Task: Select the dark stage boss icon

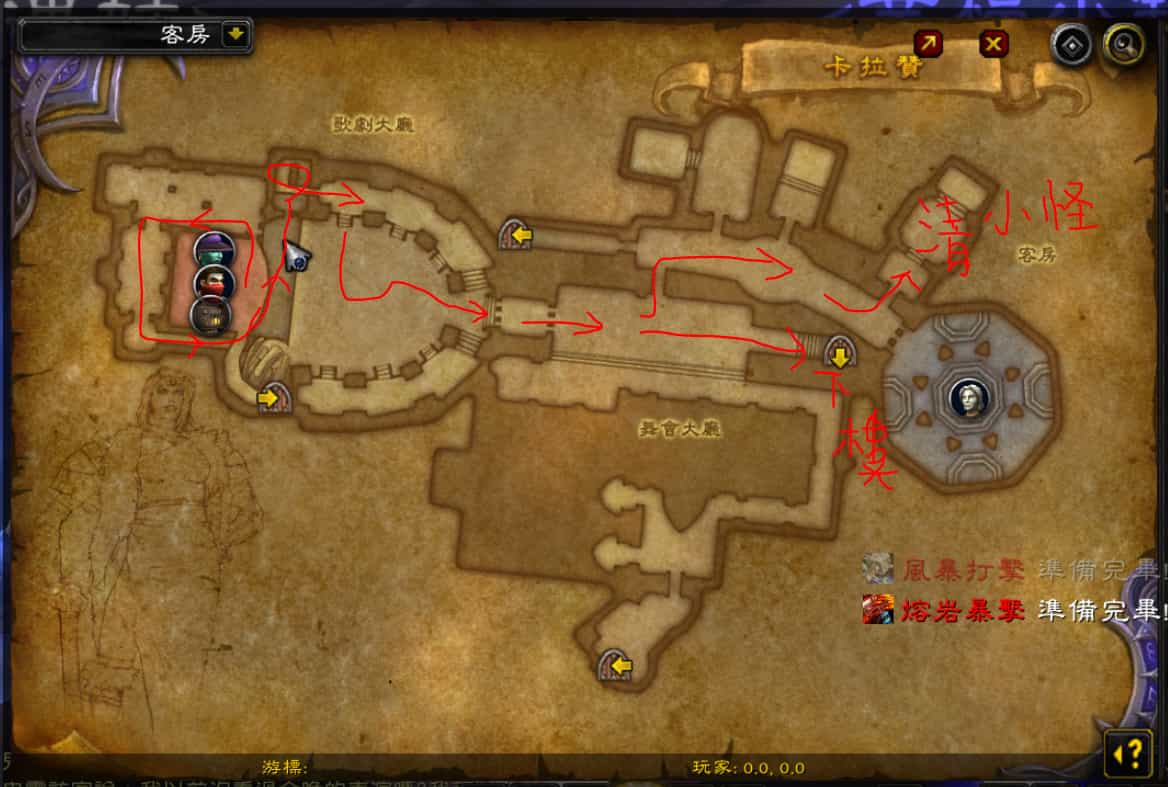Action: [213, 316]
